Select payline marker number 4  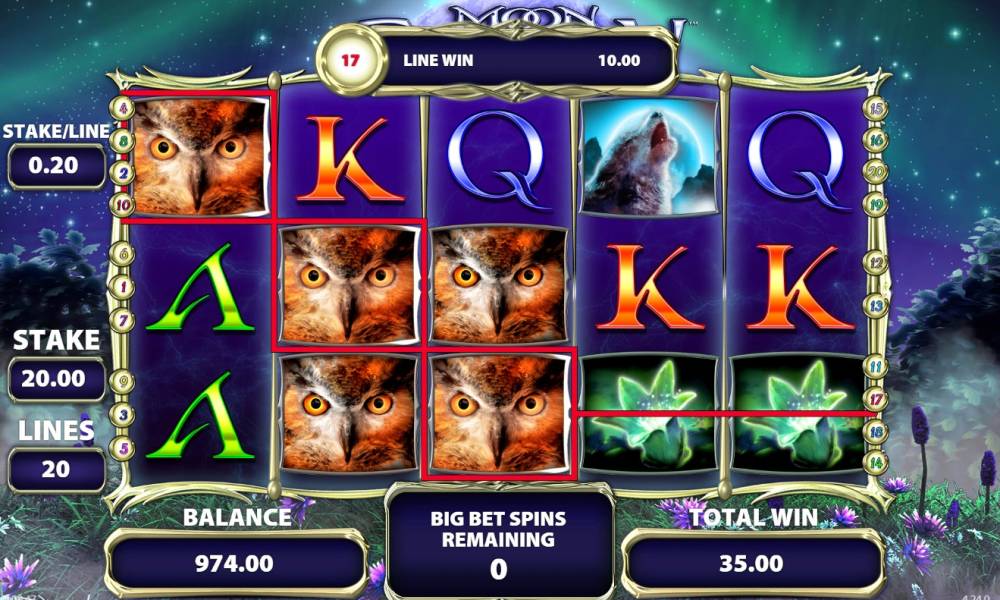[125, 107]
